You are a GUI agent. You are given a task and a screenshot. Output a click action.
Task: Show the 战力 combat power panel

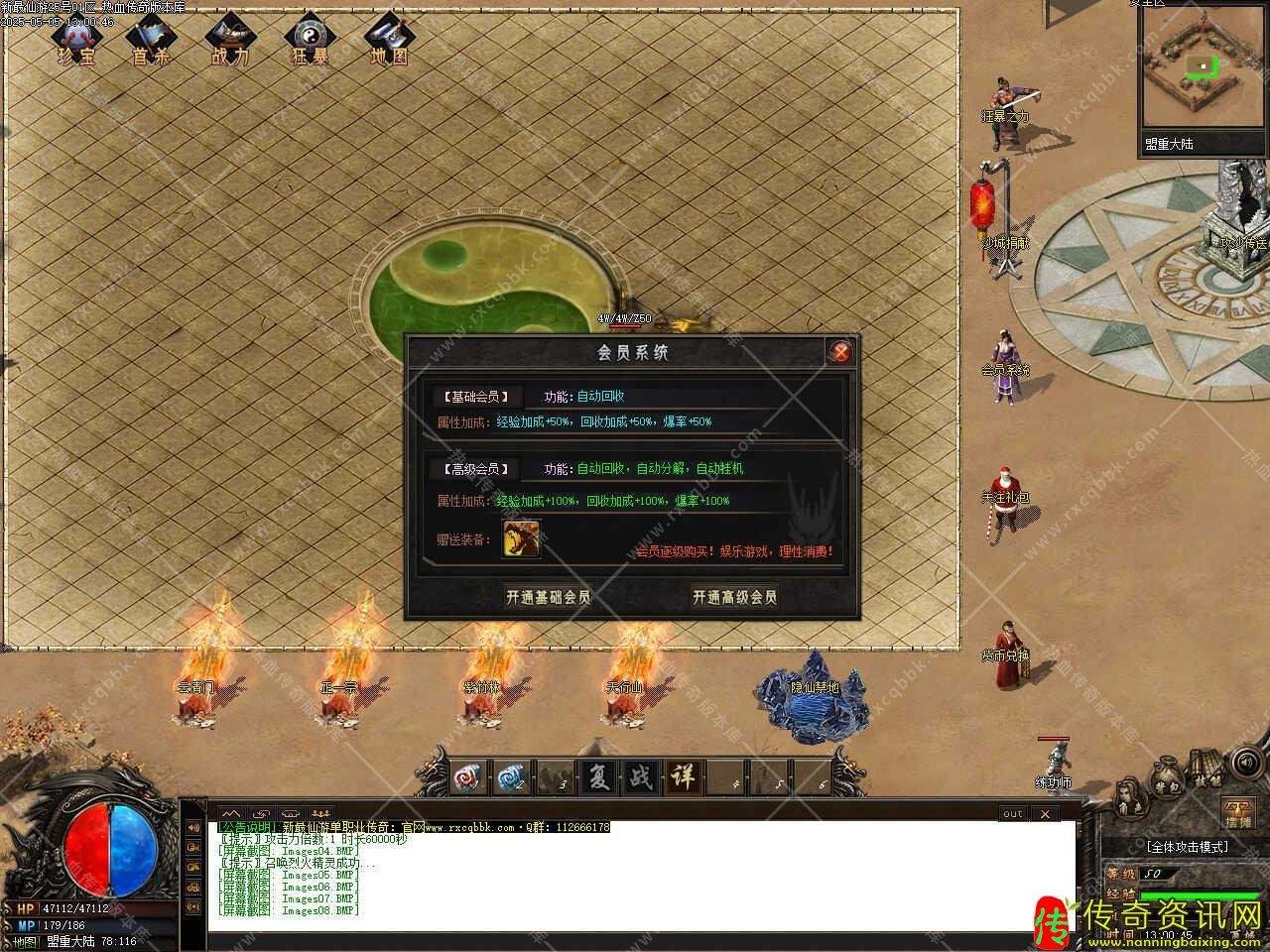(229, 42)
